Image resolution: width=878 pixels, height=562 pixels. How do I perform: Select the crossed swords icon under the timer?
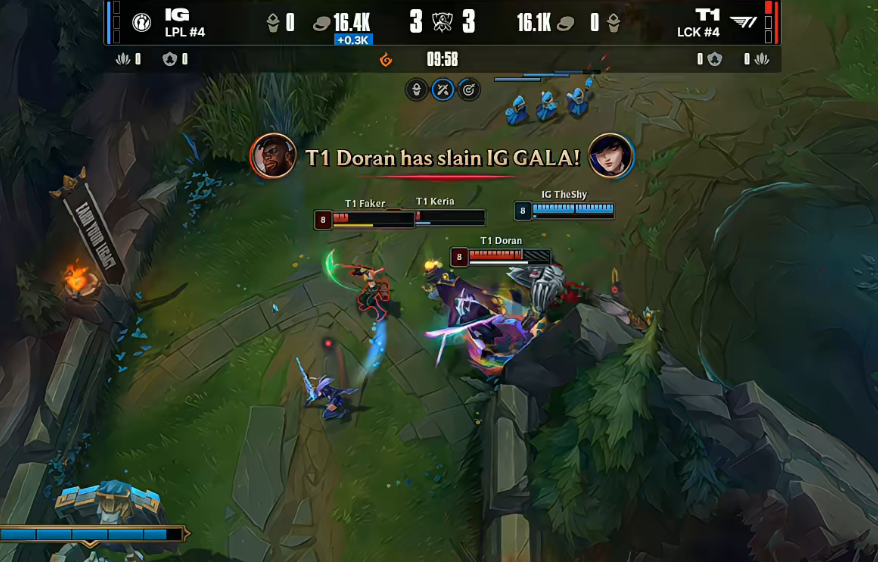pyautogui.click(x=443, y=90)
